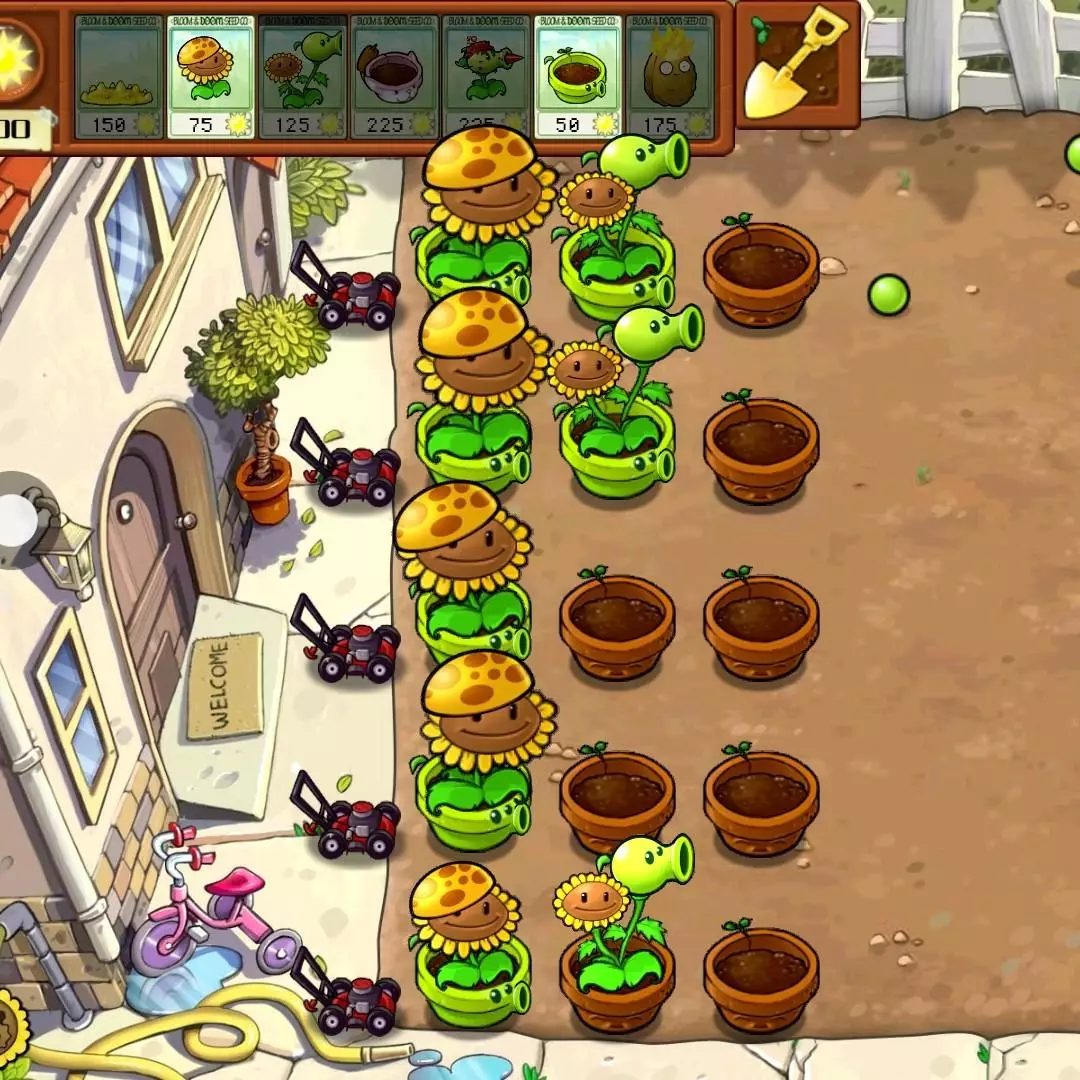Screen dimensions: 1080x1080
Task: Grab the golden shovel tool
Action: click(x=796, y=65)
